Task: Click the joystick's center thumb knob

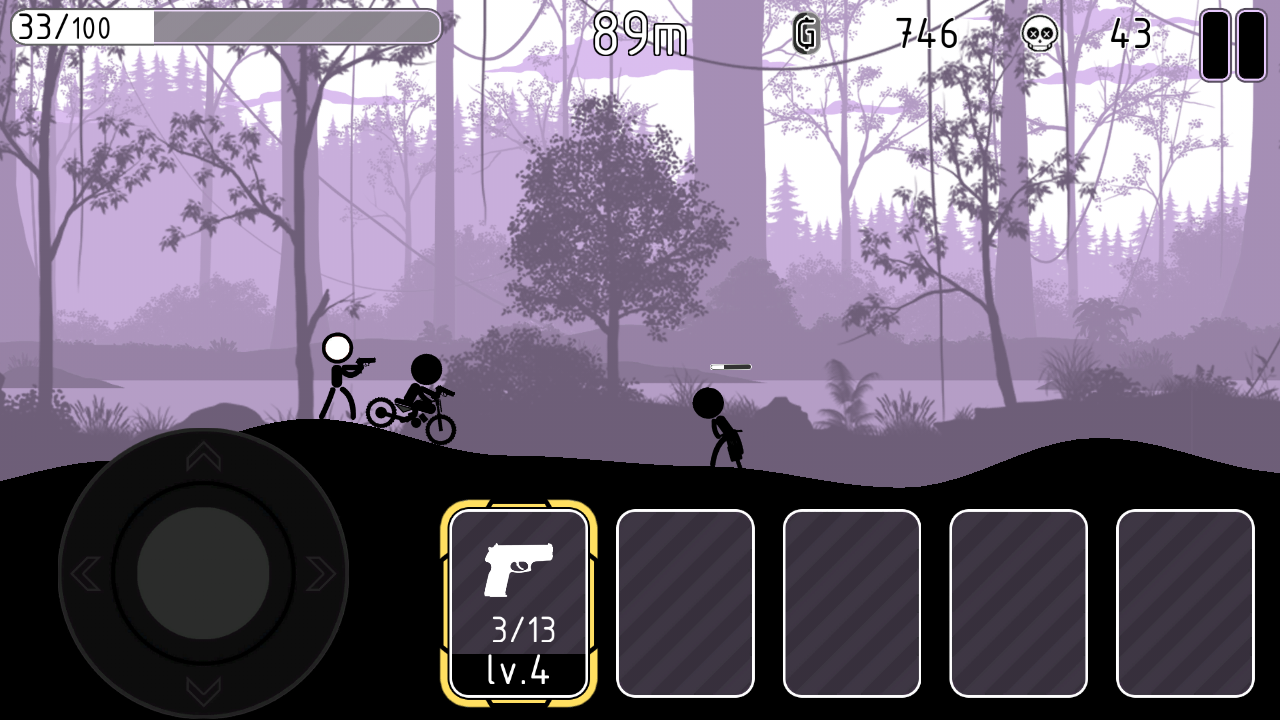Action: coord(203,573)
